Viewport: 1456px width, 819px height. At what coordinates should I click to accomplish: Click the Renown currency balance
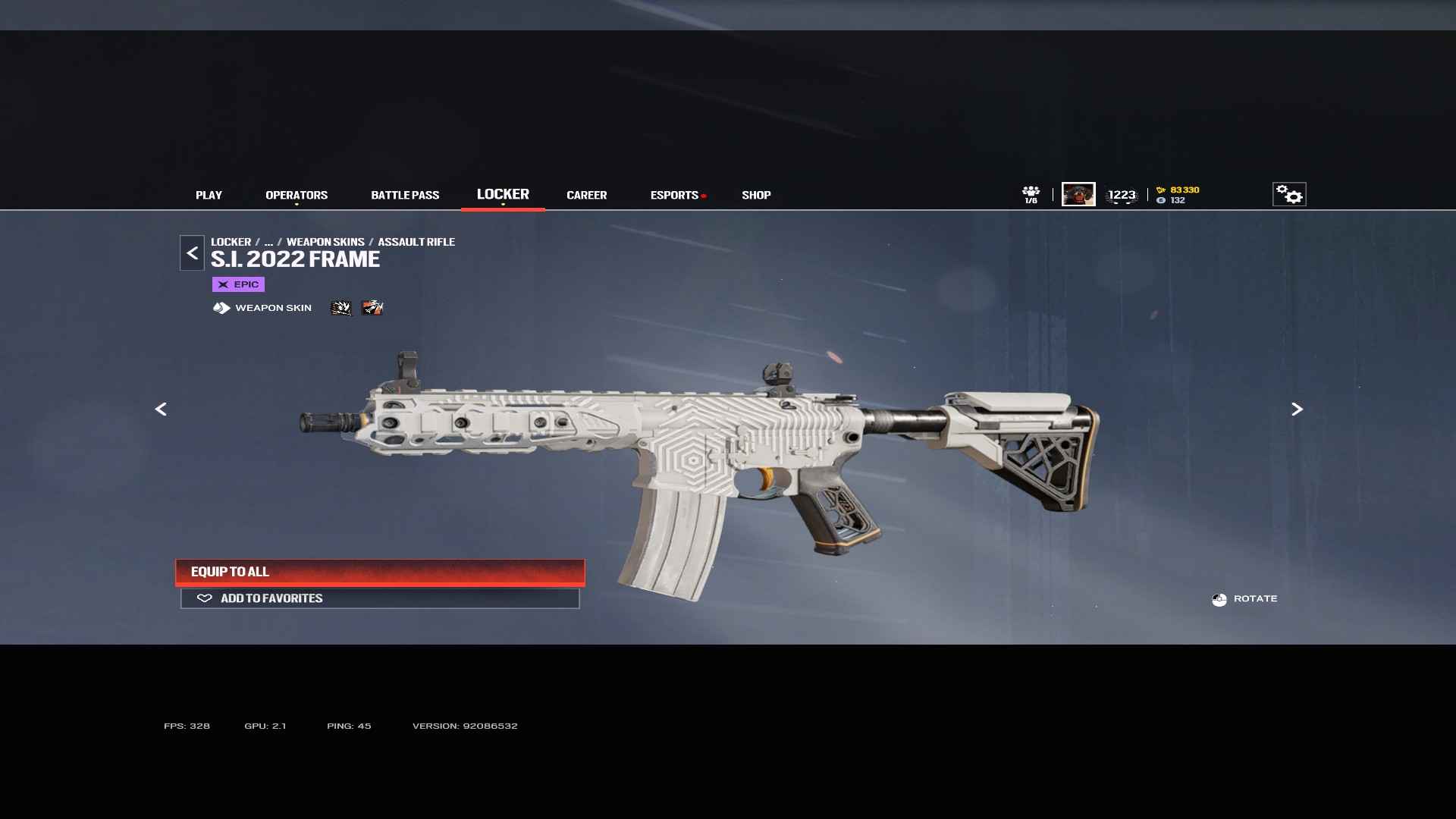1178,190
